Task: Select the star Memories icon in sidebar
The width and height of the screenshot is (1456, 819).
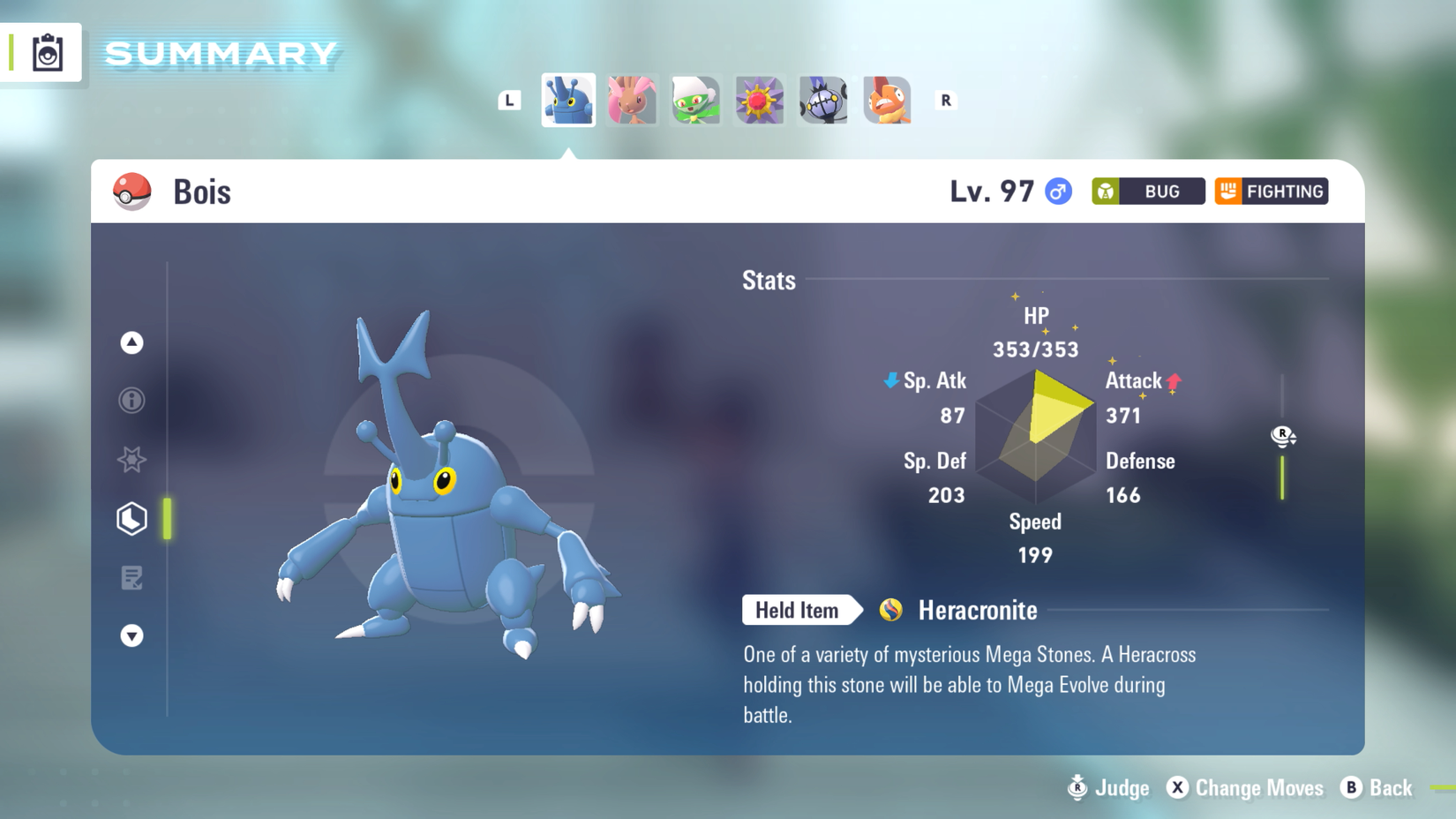Action: tap(131, 460)
